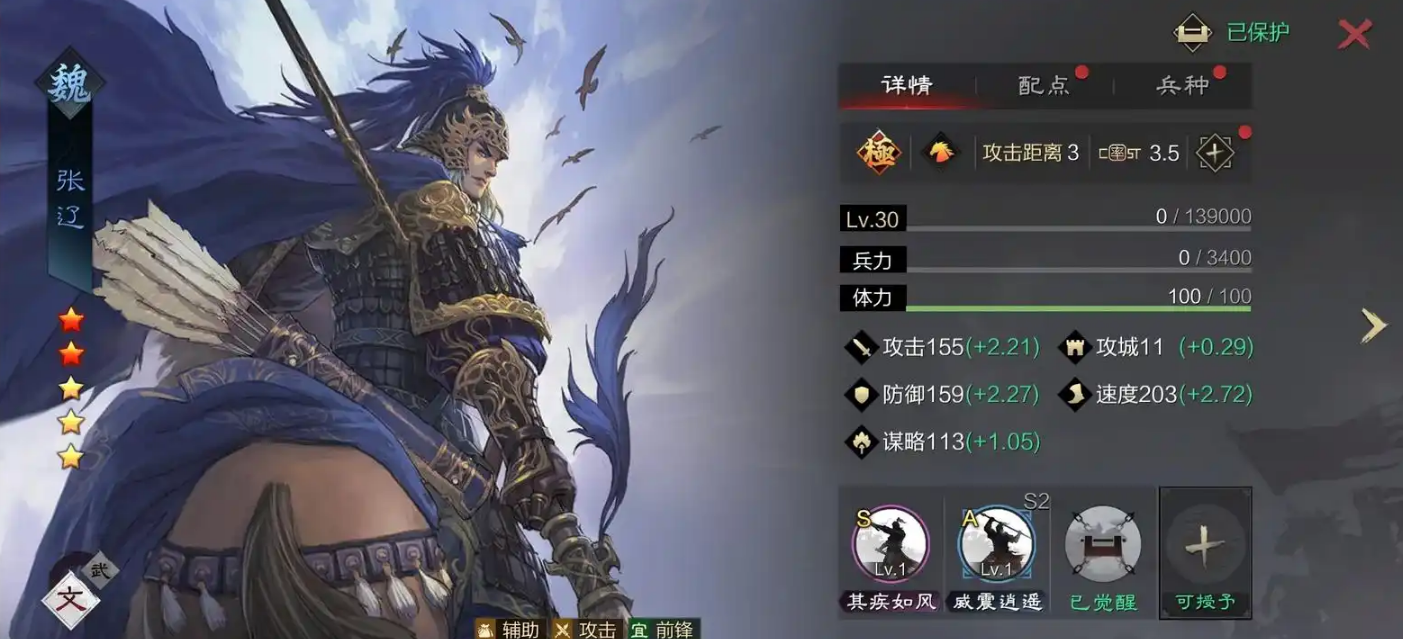Toggle the 已保护 protection lock

click(1193, 32)
